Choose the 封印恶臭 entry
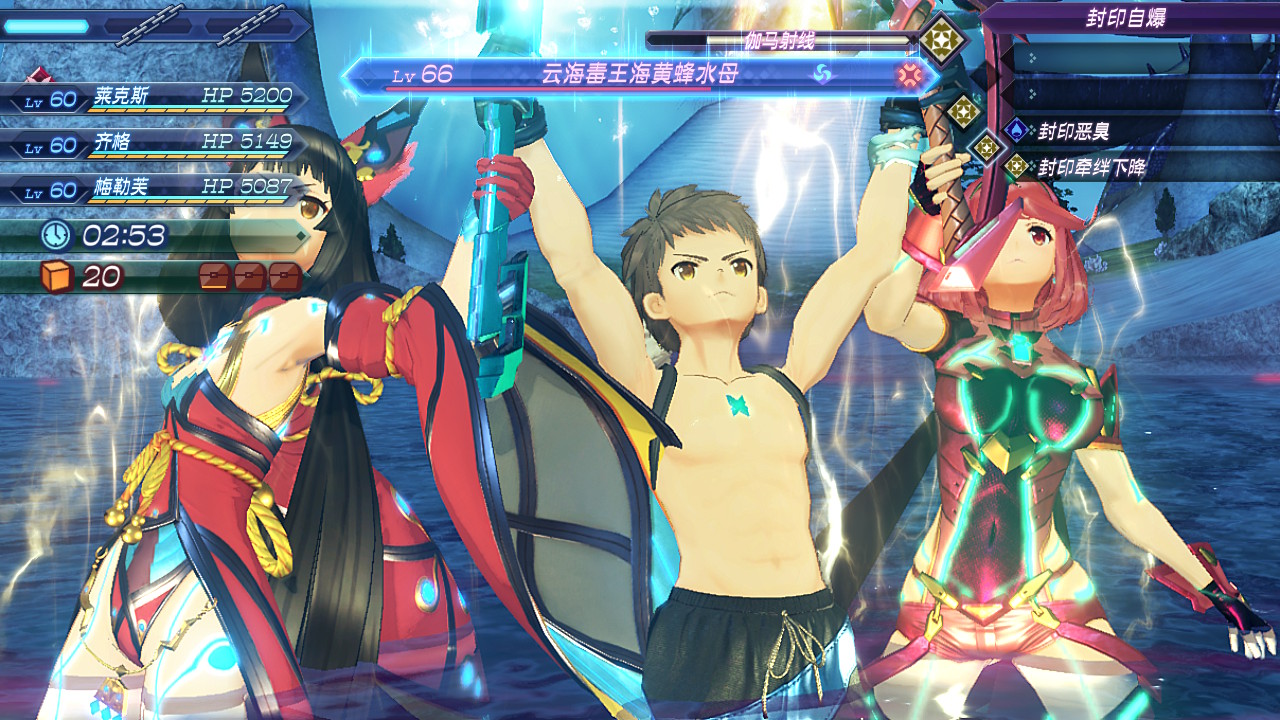Viewport: 1280px width, 720px height. pos(1074,131)
